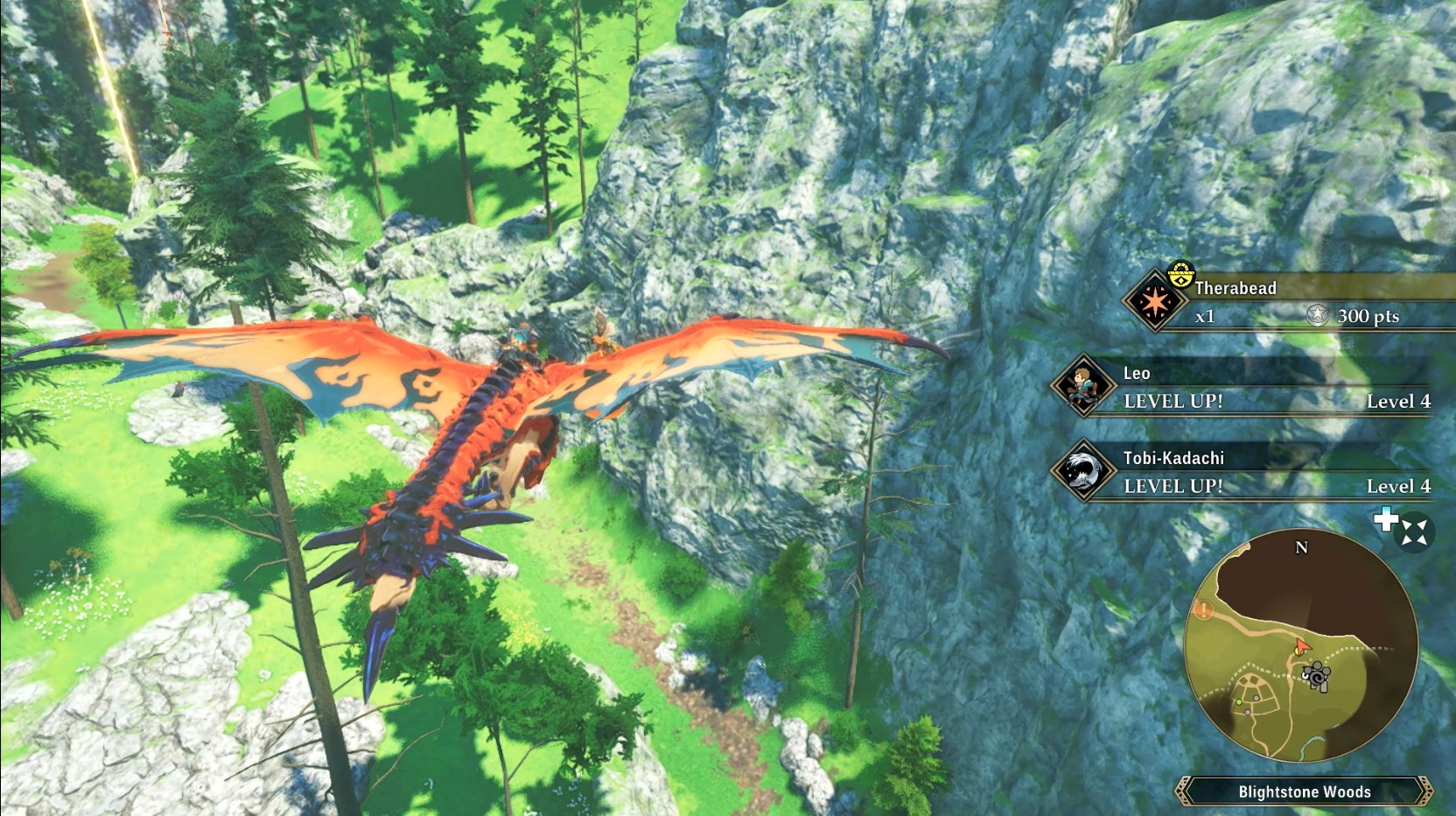This screenshot has width=1456, height=816.
Task: Expand the map with the four-arrow icon
Action: (1414, 532)
